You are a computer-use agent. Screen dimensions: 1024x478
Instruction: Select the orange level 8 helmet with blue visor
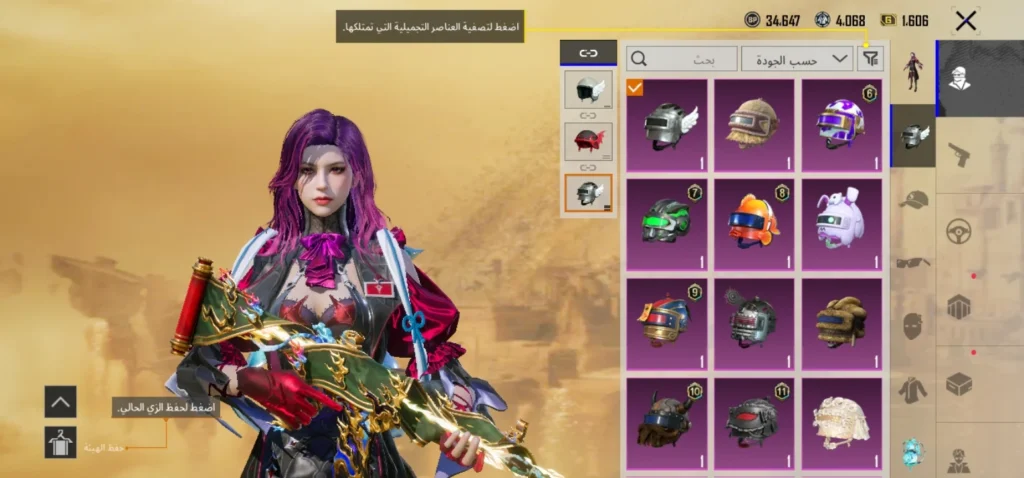coord(754,224)
